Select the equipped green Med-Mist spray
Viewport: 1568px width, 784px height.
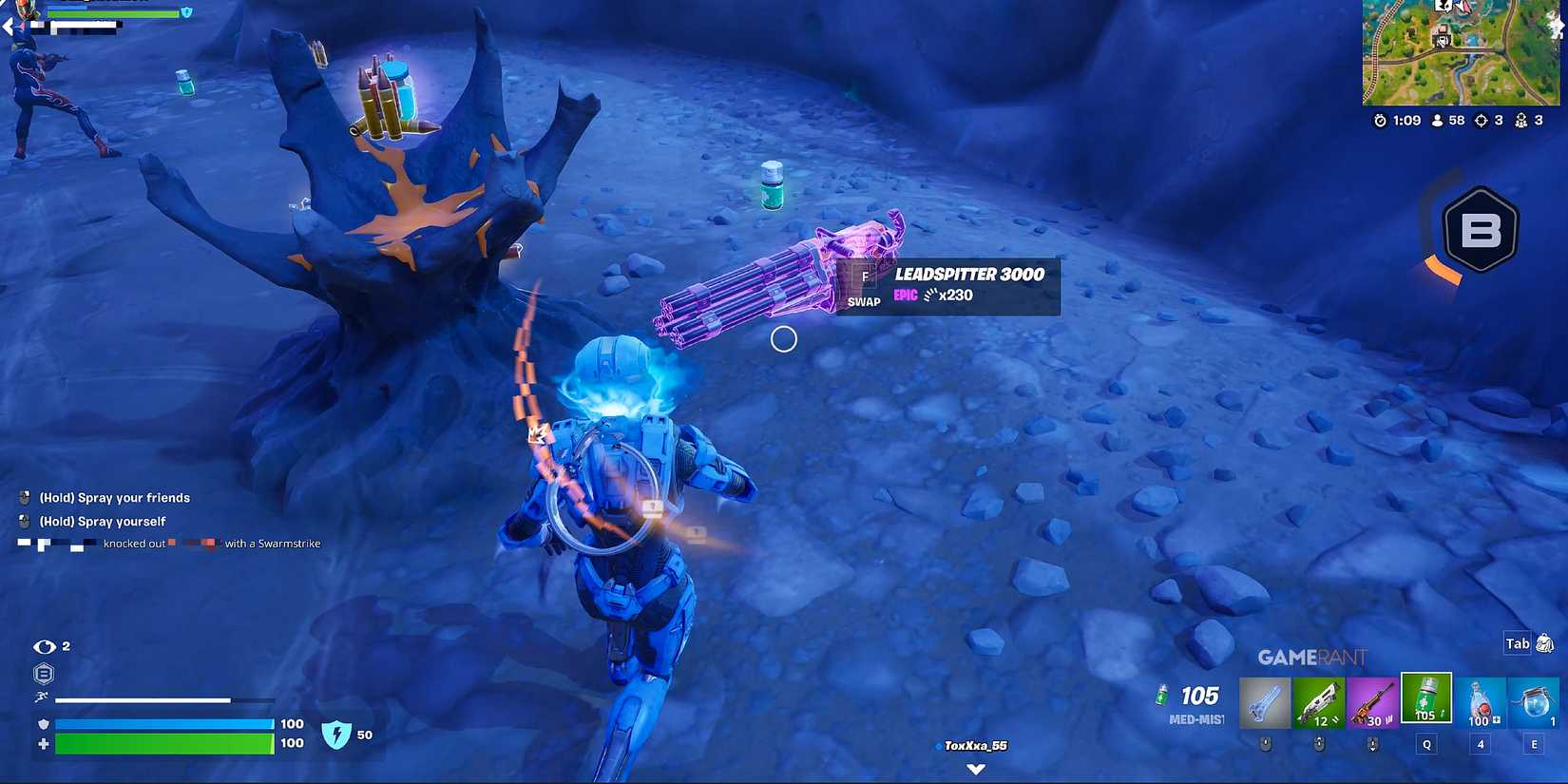point(1427,698)
